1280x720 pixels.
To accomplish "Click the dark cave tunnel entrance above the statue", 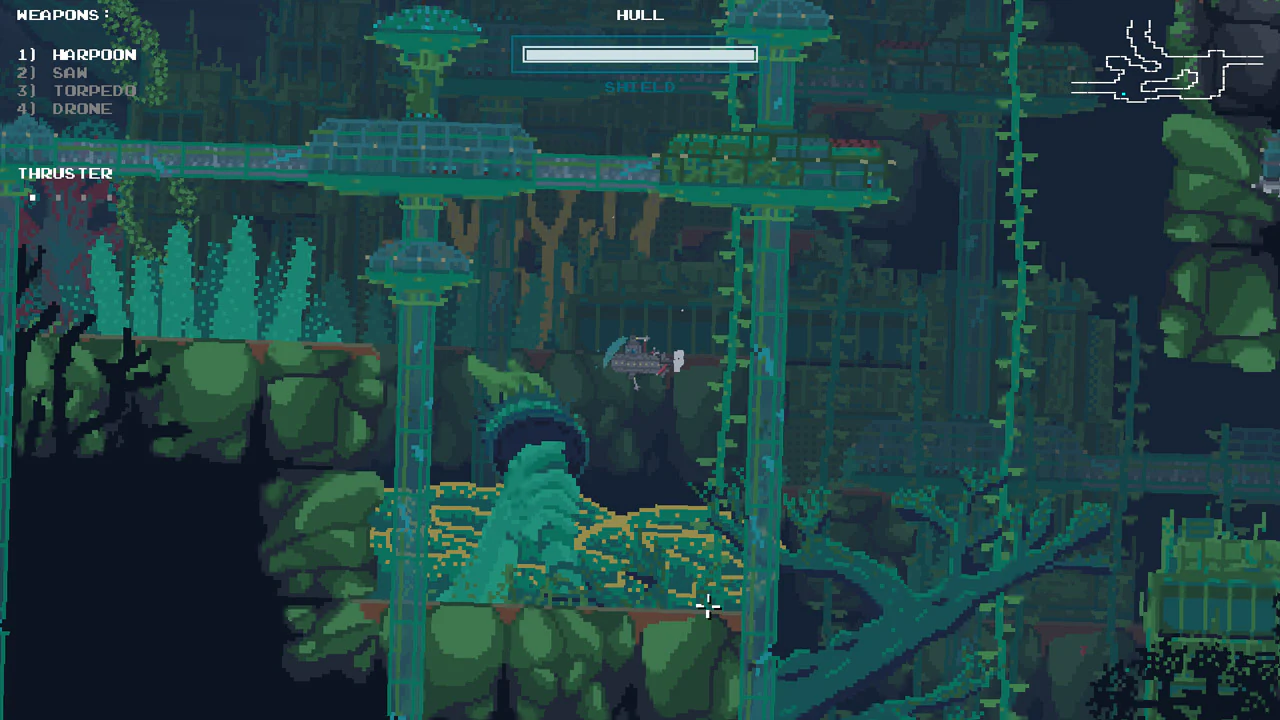I will (540, 425).
